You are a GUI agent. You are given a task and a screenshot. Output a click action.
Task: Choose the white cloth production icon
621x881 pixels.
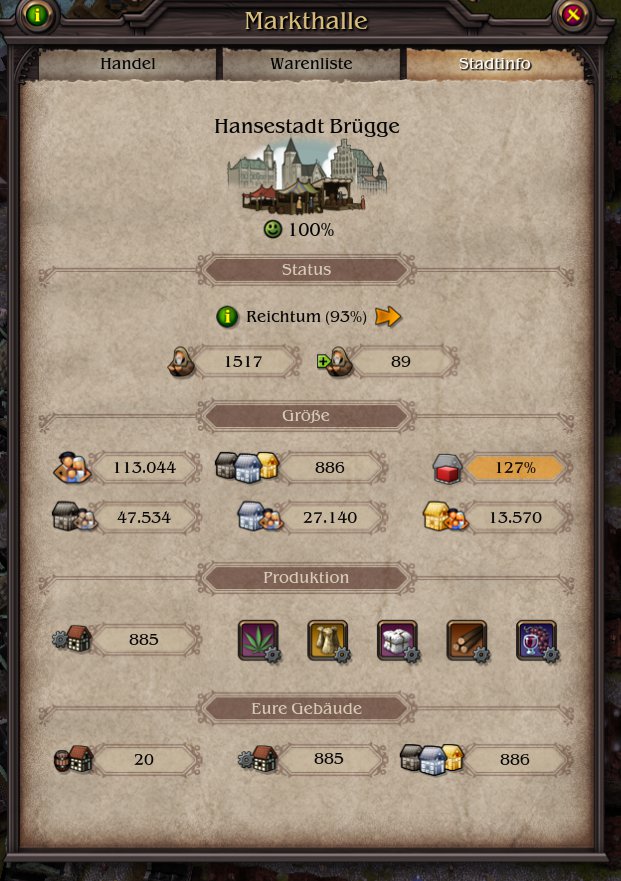[397, 639]
